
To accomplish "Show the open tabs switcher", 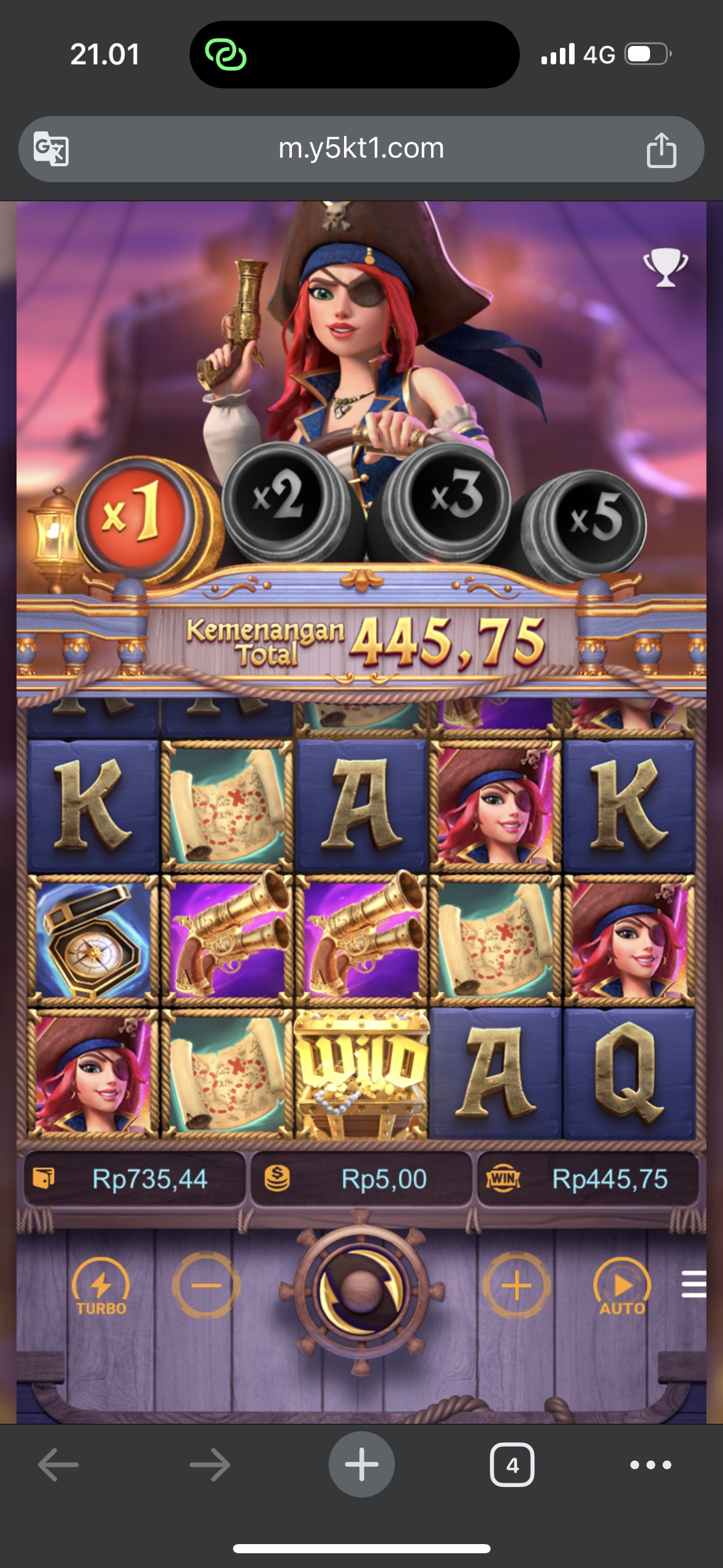I will click(x=512, y=1465).
